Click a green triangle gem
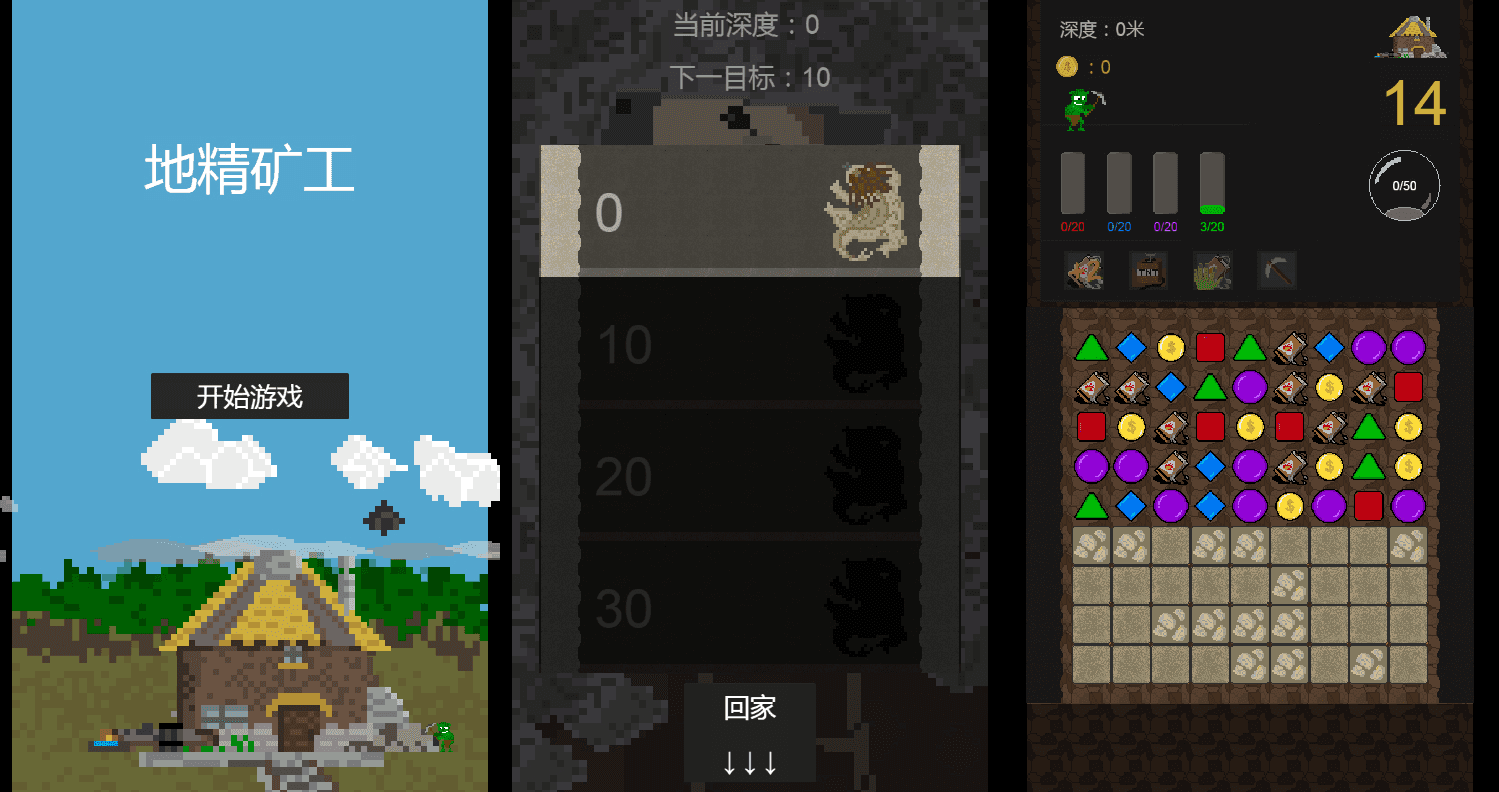 pos(1093,347)
